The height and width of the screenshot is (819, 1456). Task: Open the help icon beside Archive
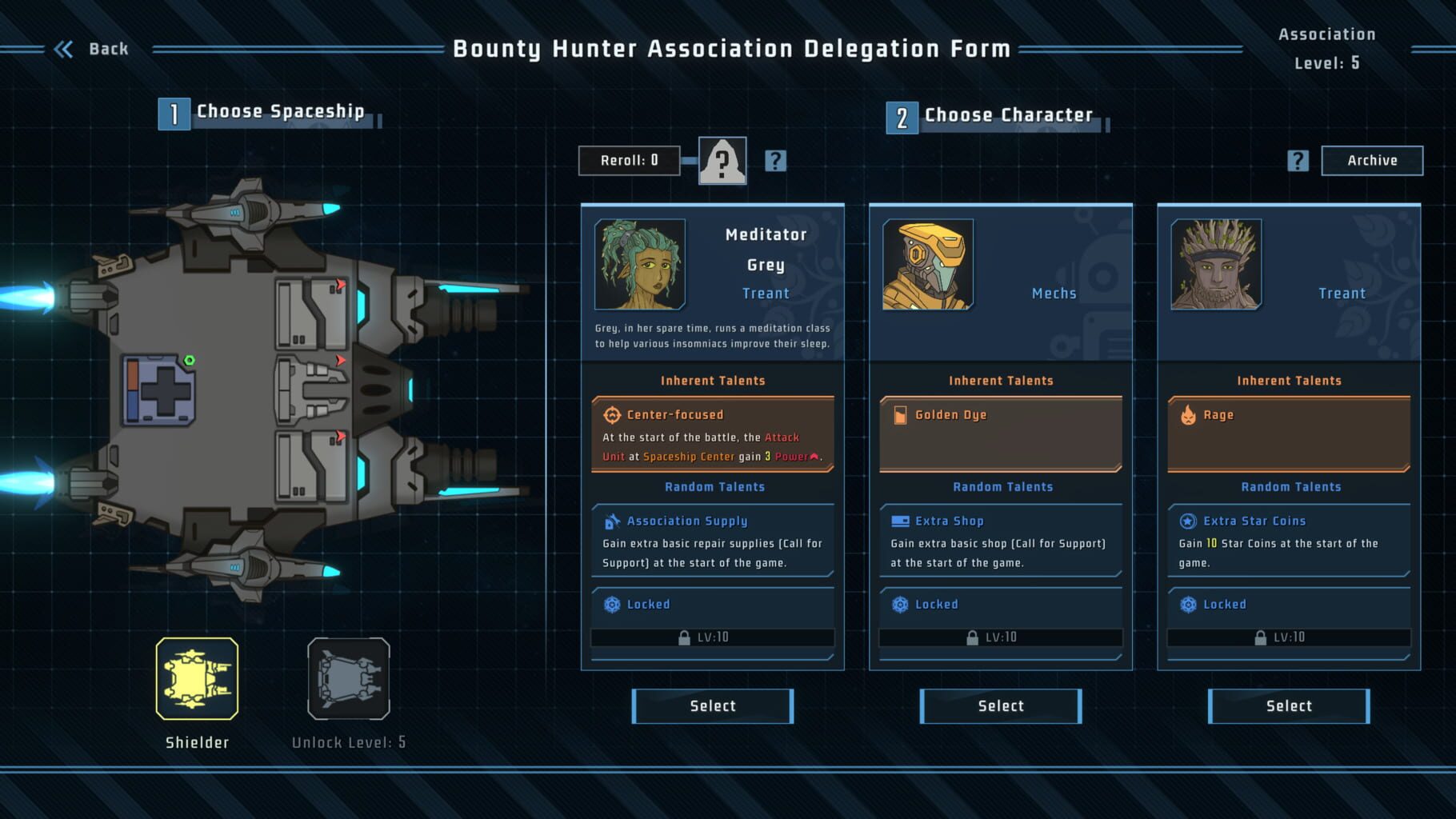1298,160
